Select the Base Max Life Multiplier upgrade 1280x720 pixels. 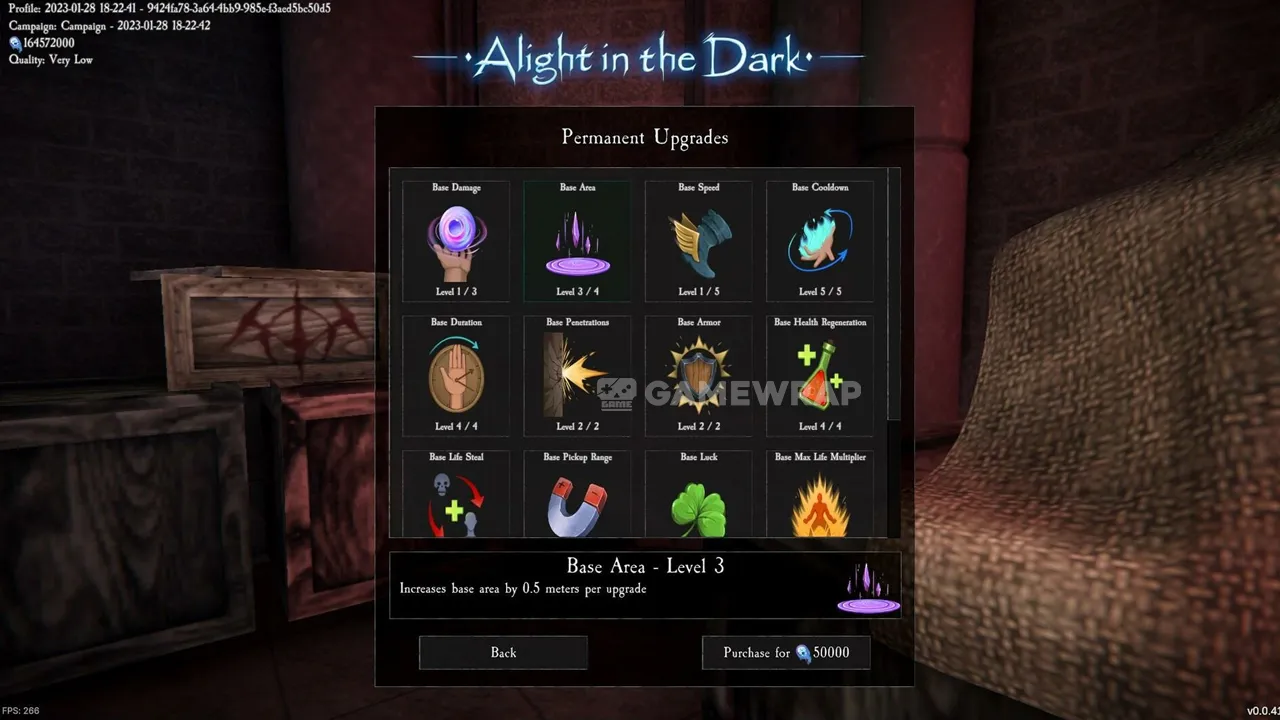(820, 496)
